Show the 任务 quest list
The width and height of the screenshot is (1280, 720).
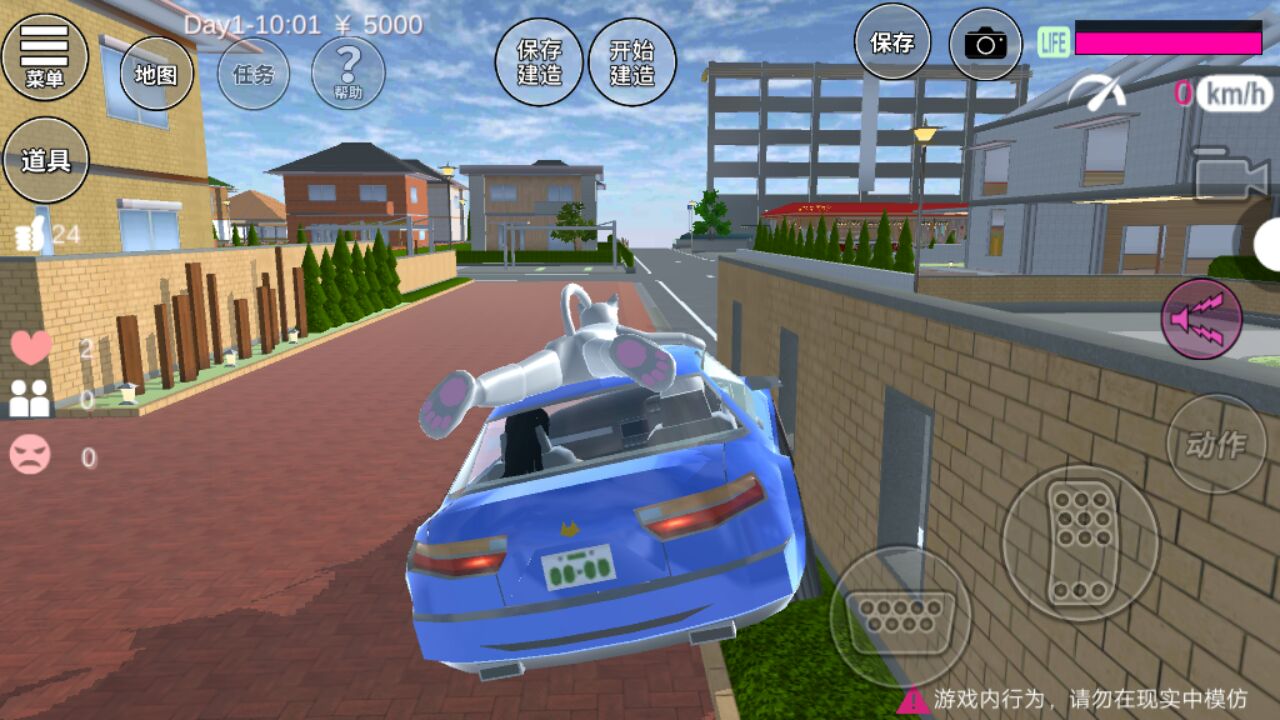point(253,74)
